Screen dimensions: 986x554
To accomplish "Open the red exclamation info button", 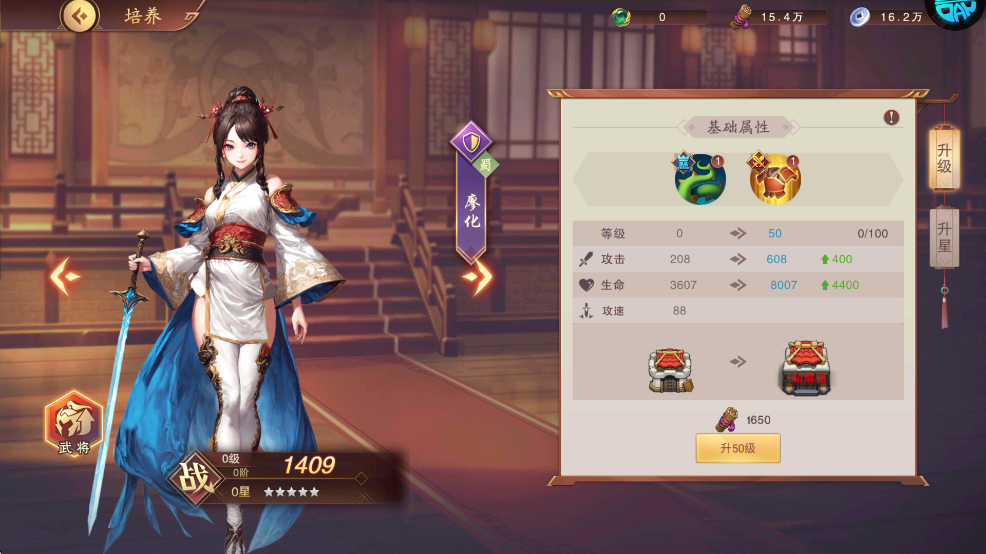I will (891, 118).
